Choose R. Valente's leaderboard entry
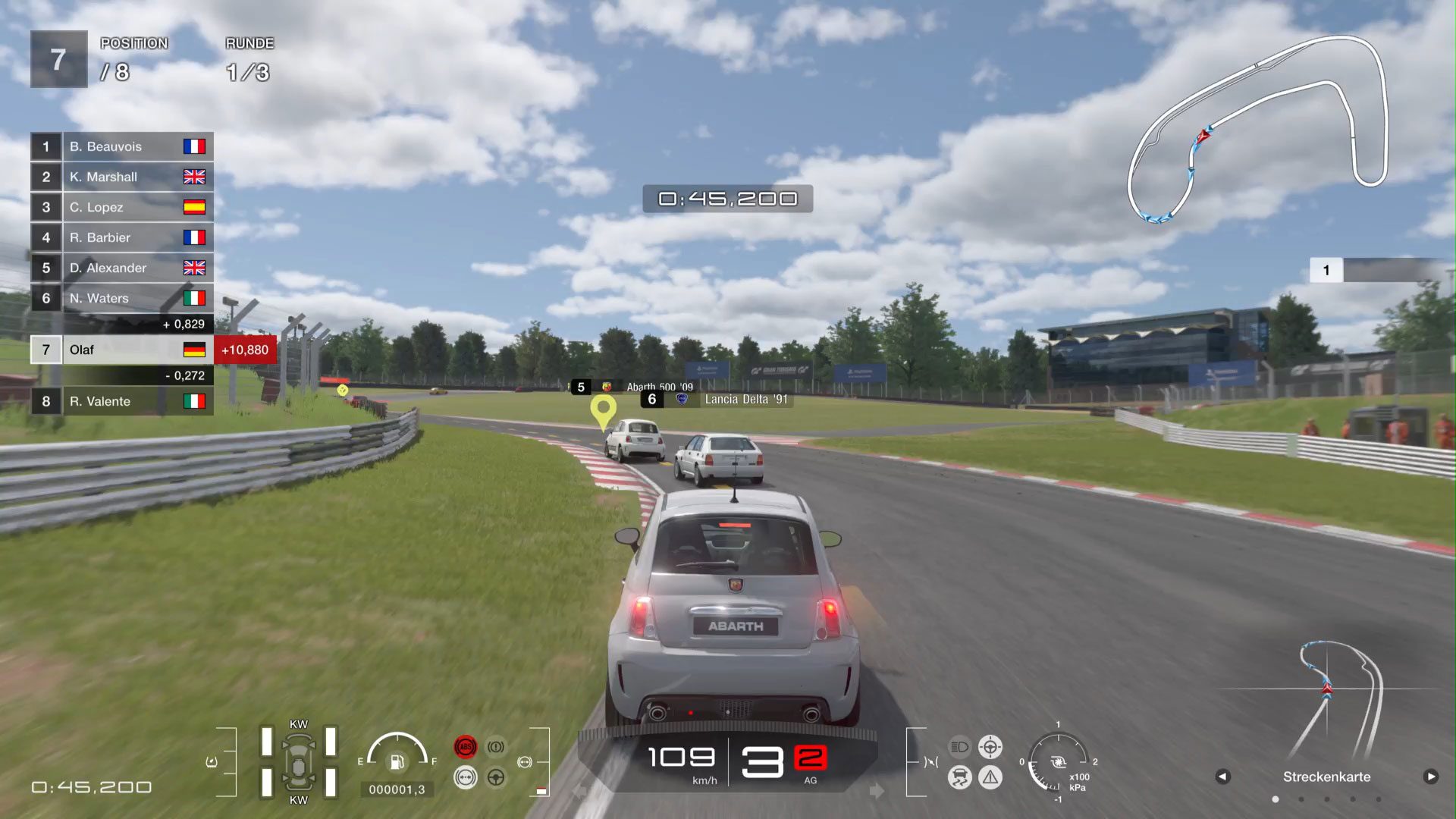 pos(121,401)
